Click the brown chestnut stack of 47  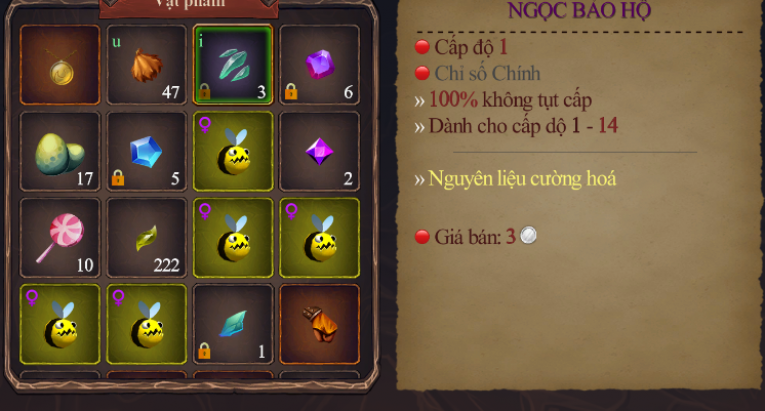[x=147, y=65]
